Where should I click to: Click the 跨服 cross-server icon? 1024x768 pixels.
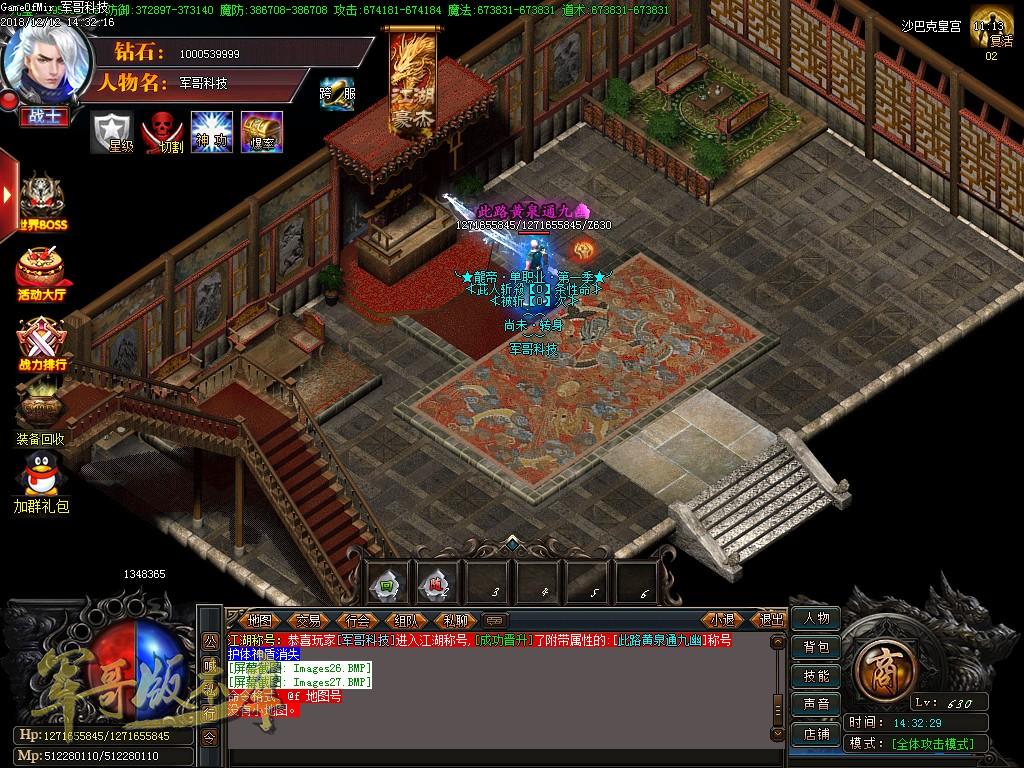pos(337,92)
